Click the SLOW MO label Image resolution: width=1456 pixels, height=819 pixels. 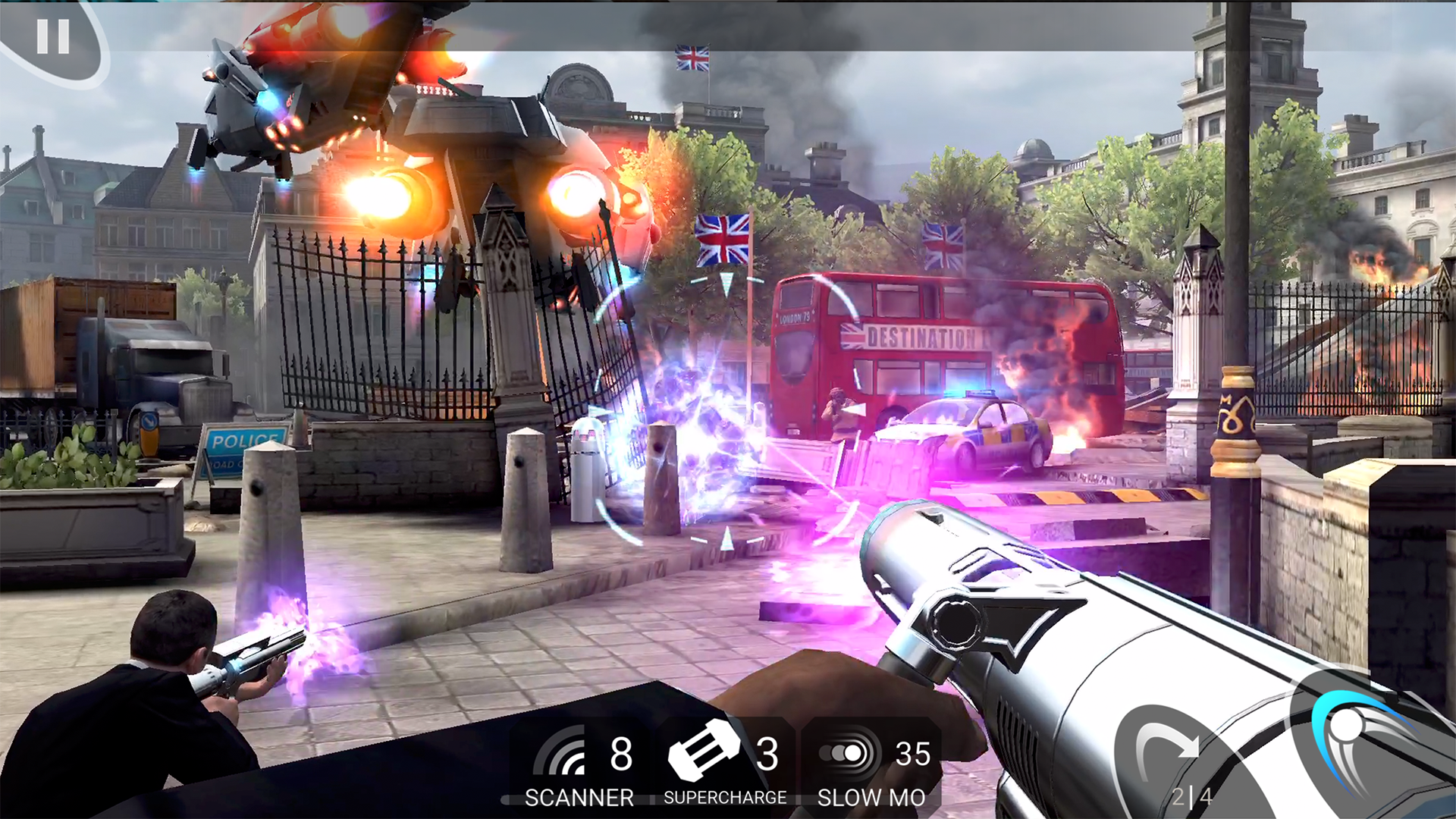click(x=871, y=796)
